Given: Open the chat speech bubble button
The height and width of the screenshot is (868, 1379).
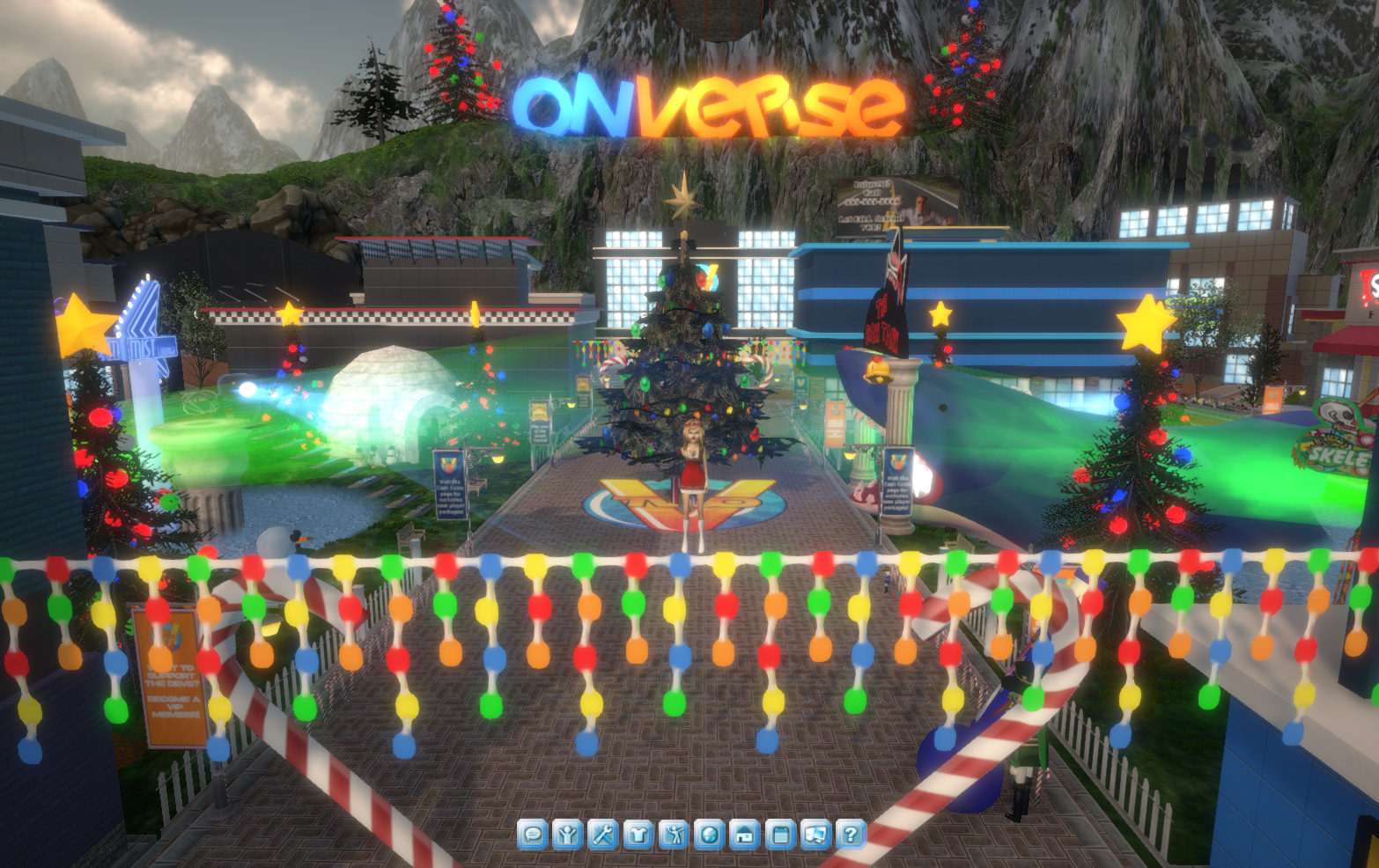Looking at the screenshot, I should click(533, 833).
